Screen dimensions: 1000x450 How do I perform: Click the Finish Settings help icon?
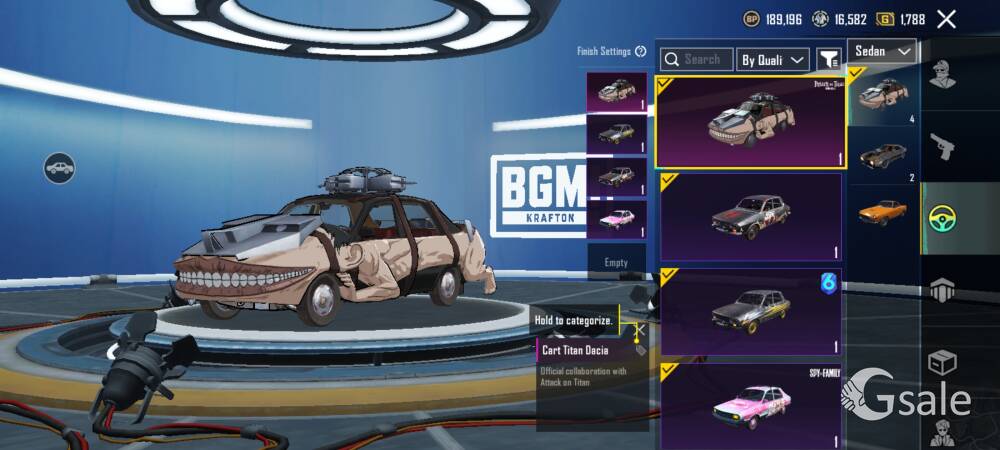641,51
